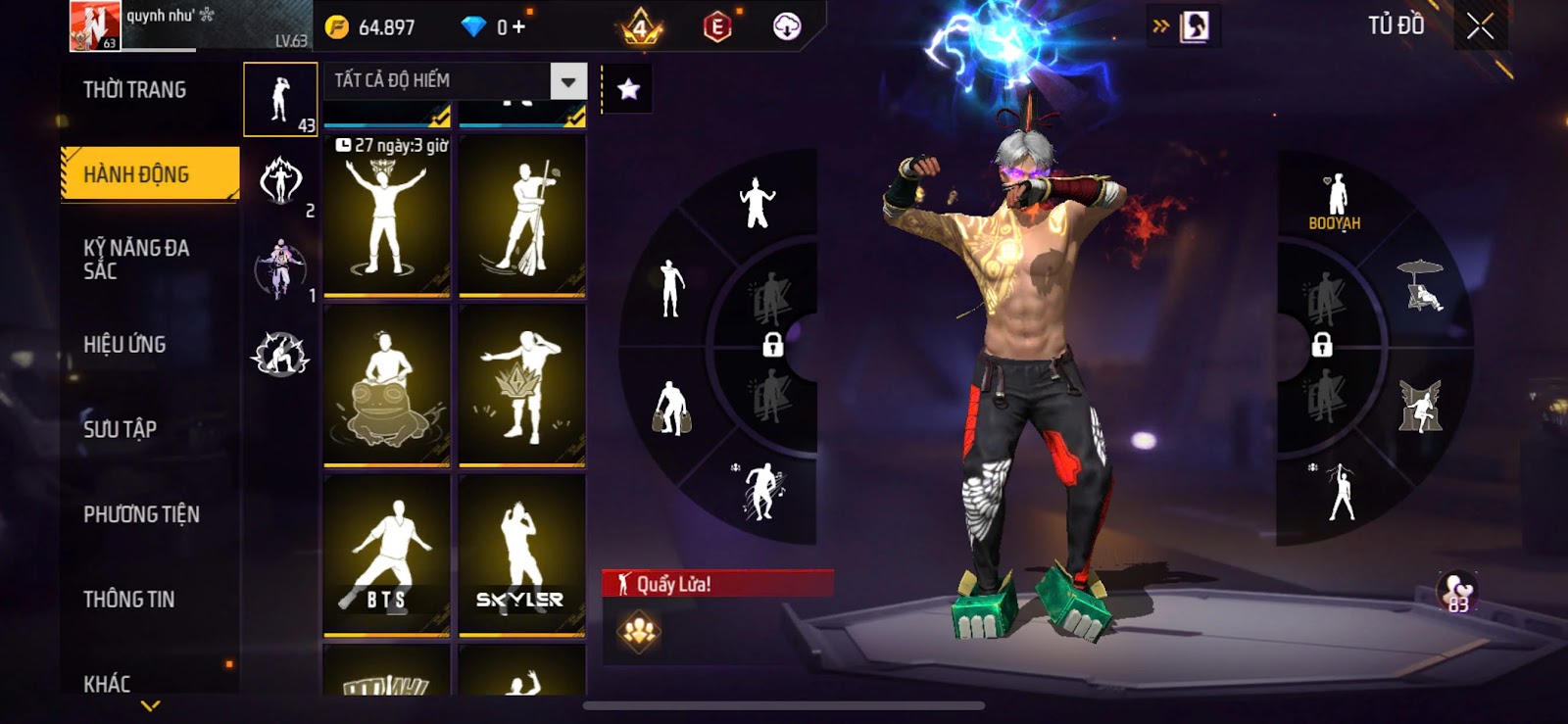
Task: Open the Hiệu Ứng tab
Action: (x=125, y=345)
